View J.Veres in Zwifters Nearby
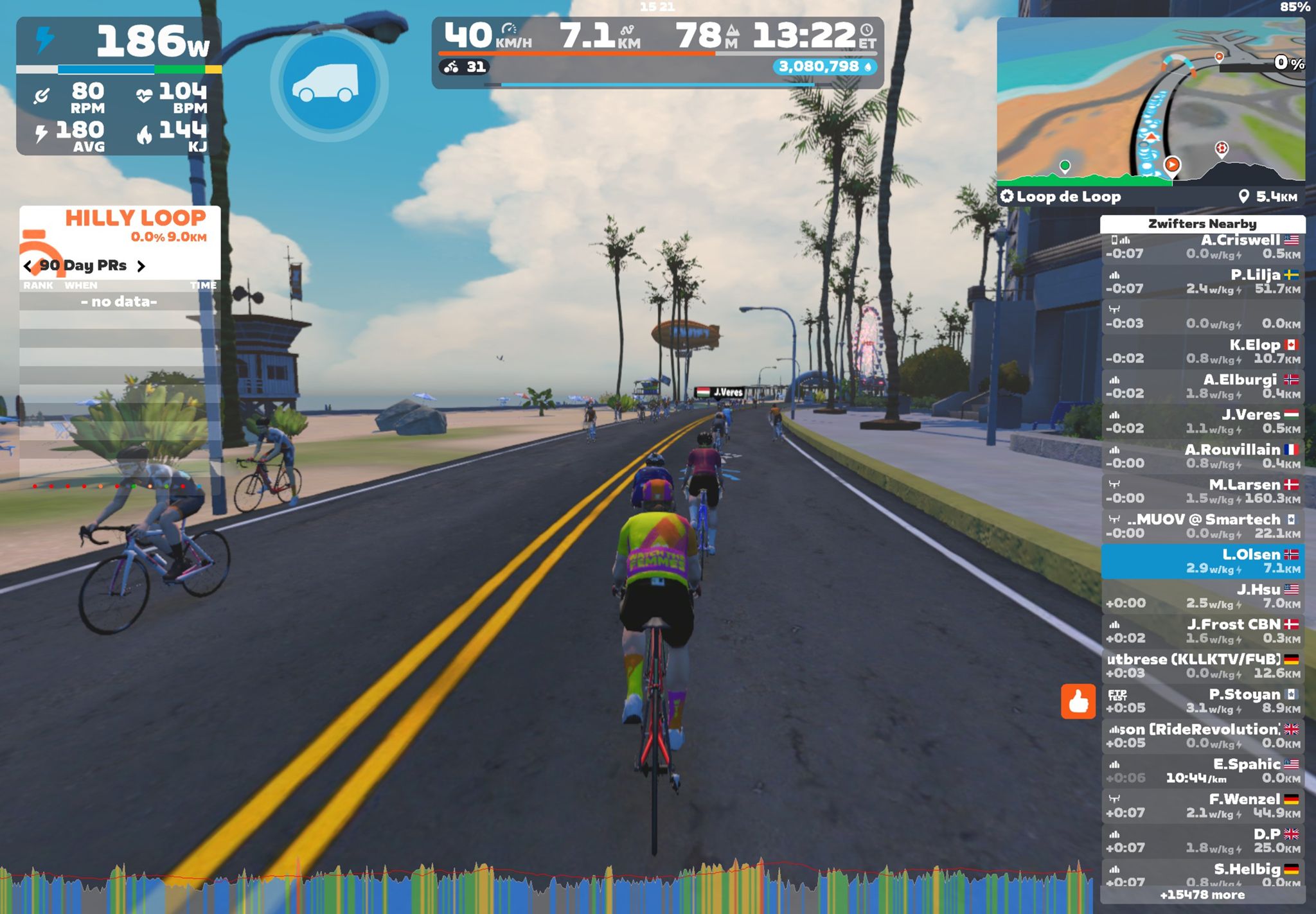Image resolution: width=1316 pixels, height=914 pixels. (1202, 421)
